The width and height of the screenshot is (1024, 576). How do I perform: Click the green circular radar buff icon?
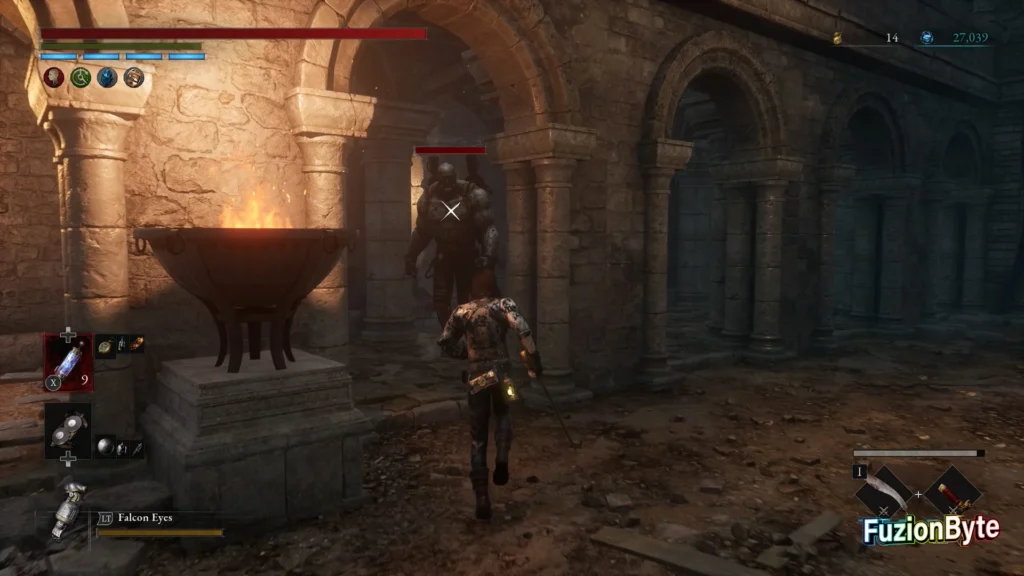click(x=81, y=77)
